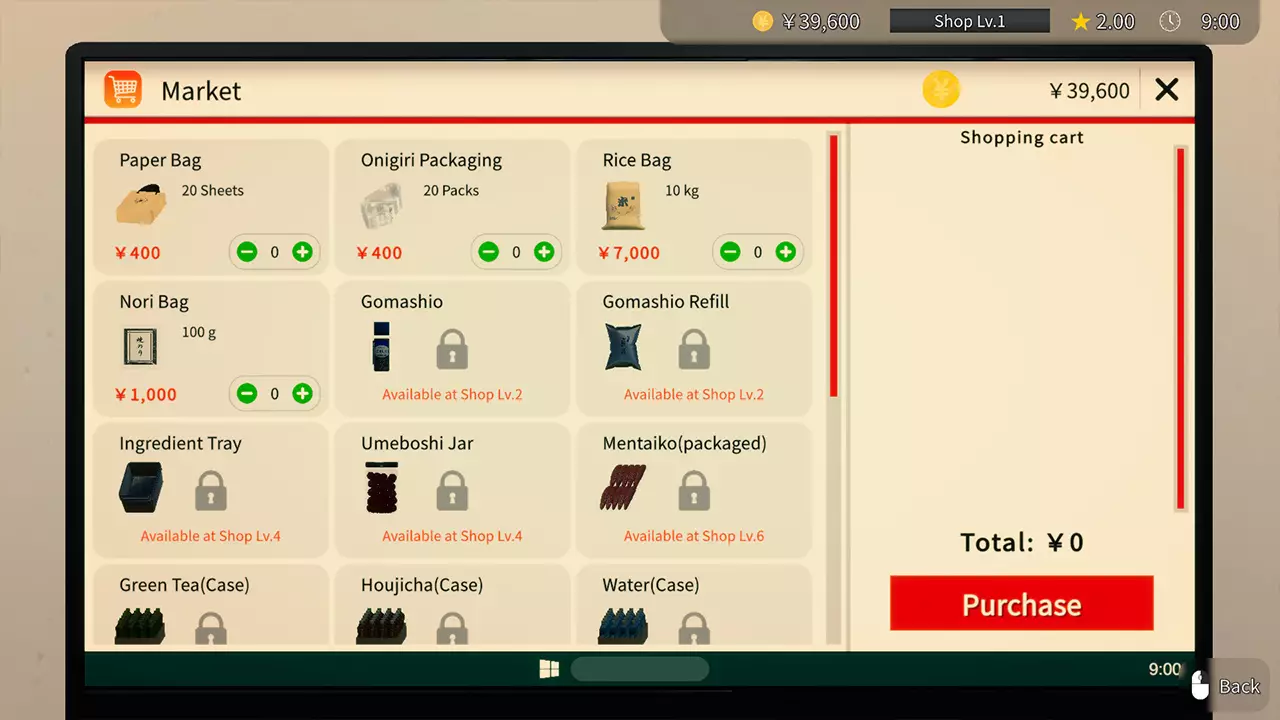Click the clock icon in the status bar
Viewport: 1280px width, 720px height.
click(1170, 20)
